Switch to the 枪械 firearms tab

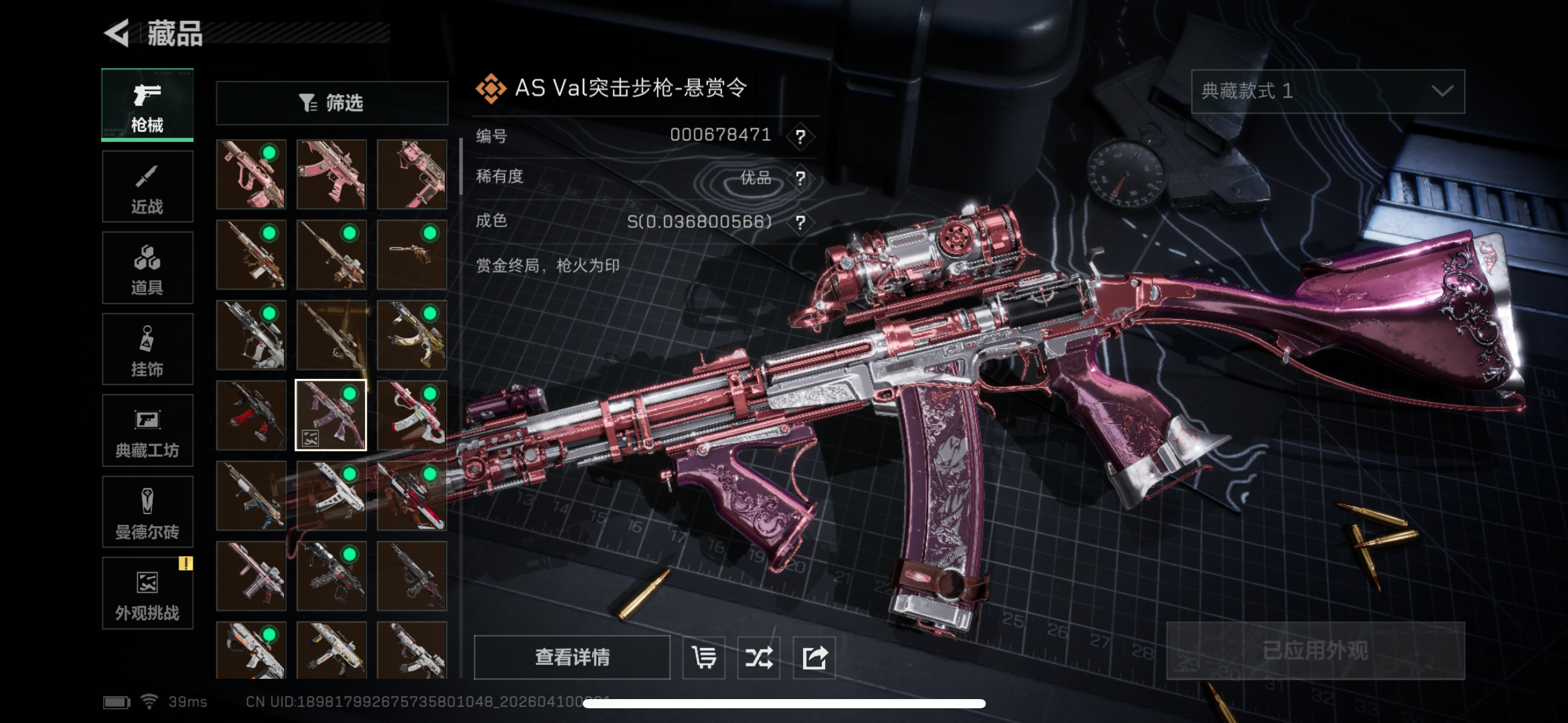tap(147, 105)
